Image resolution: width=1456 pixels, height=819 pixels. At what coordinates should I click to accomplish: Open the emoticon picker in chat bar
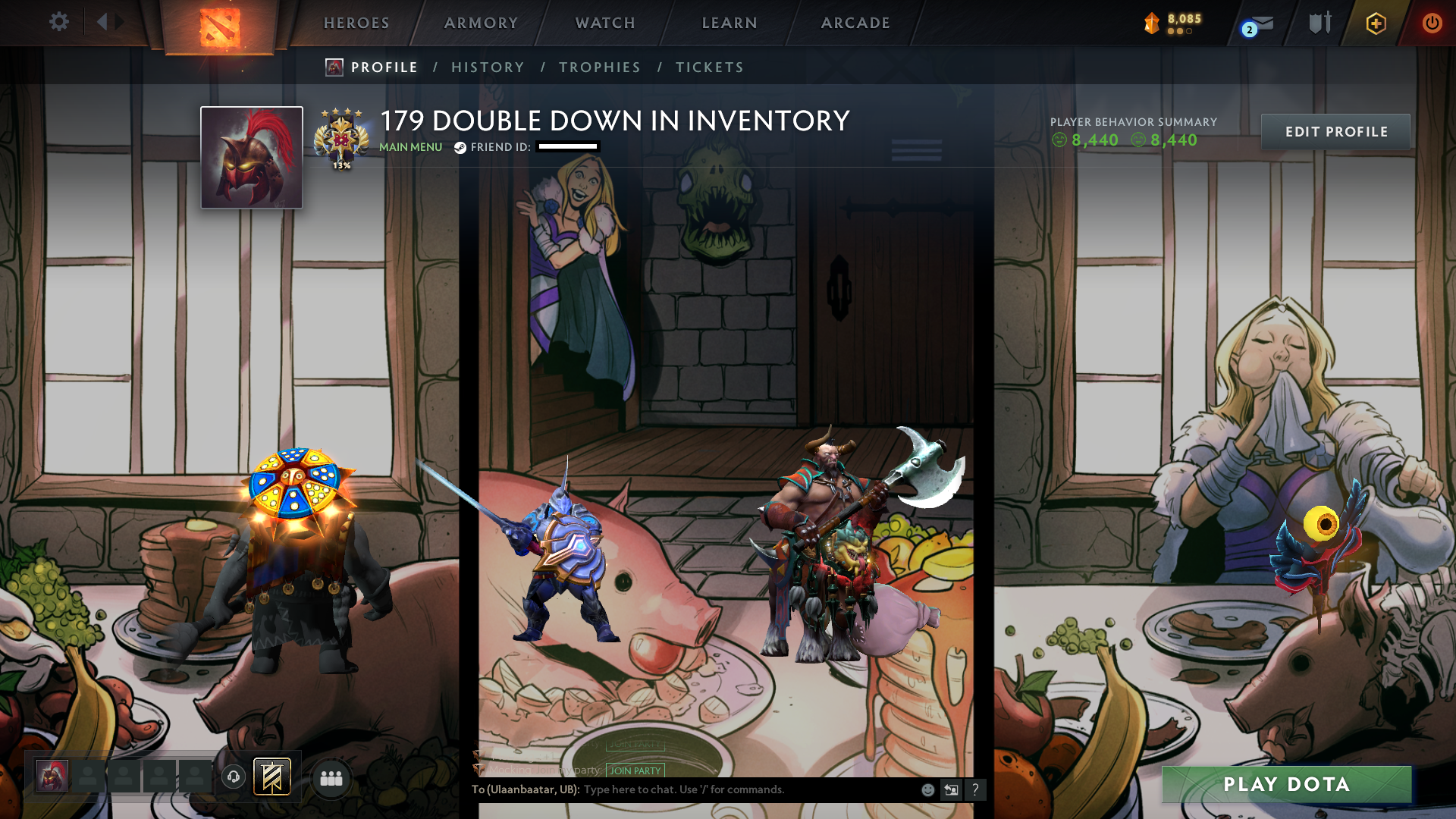point(927,789)
